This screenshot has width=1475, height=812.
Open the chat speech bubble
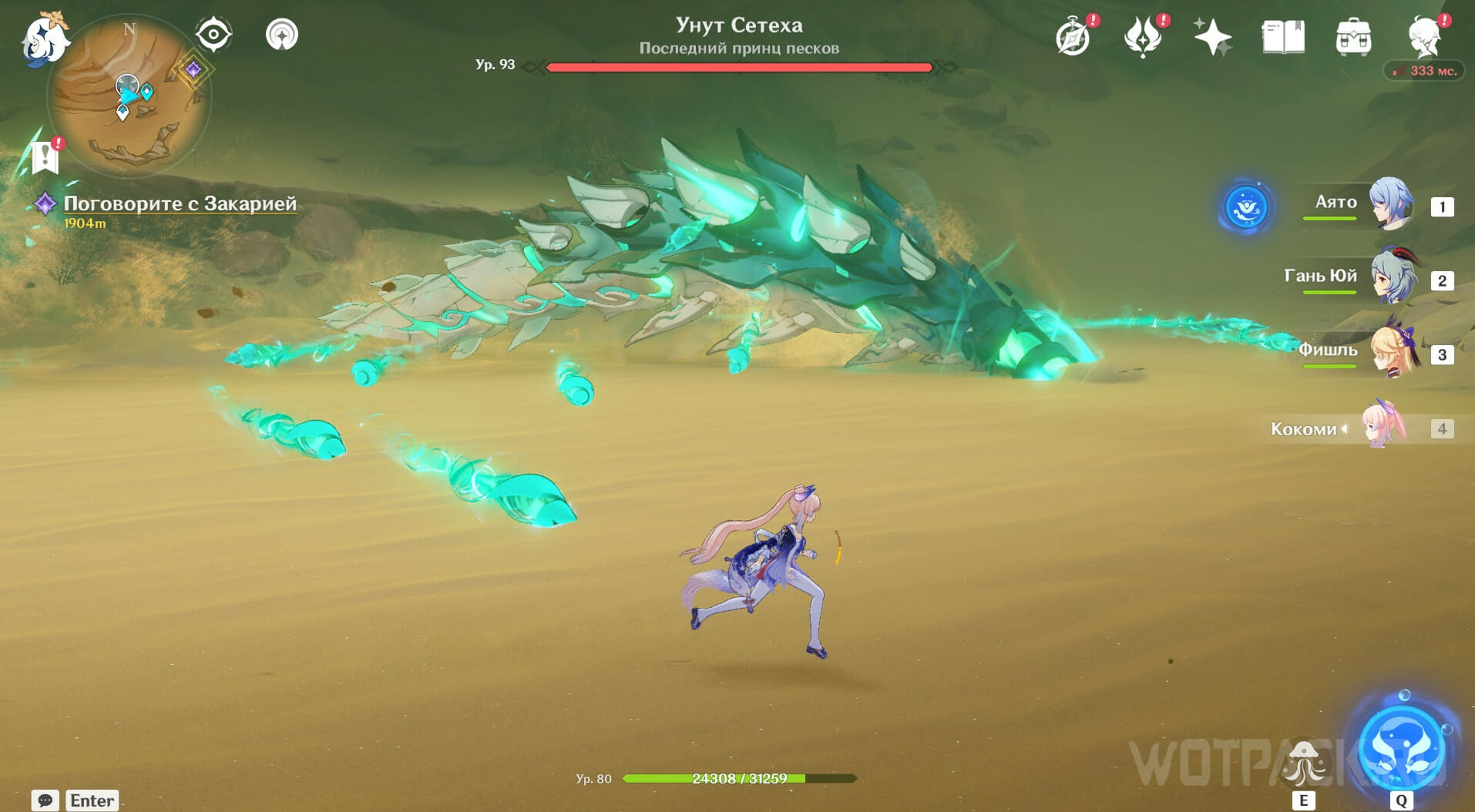(x=45, y=800)
